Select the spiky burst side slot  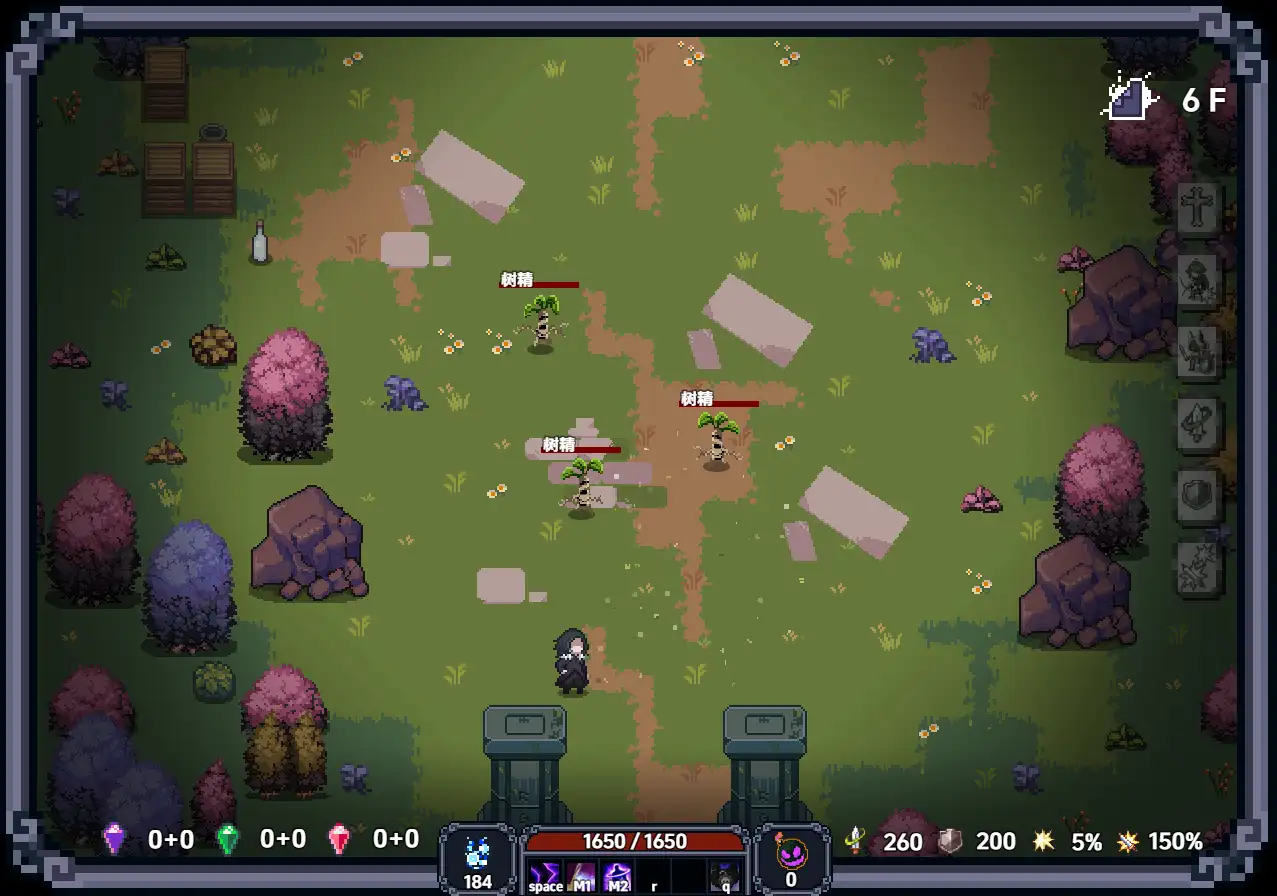[1197, 568]
